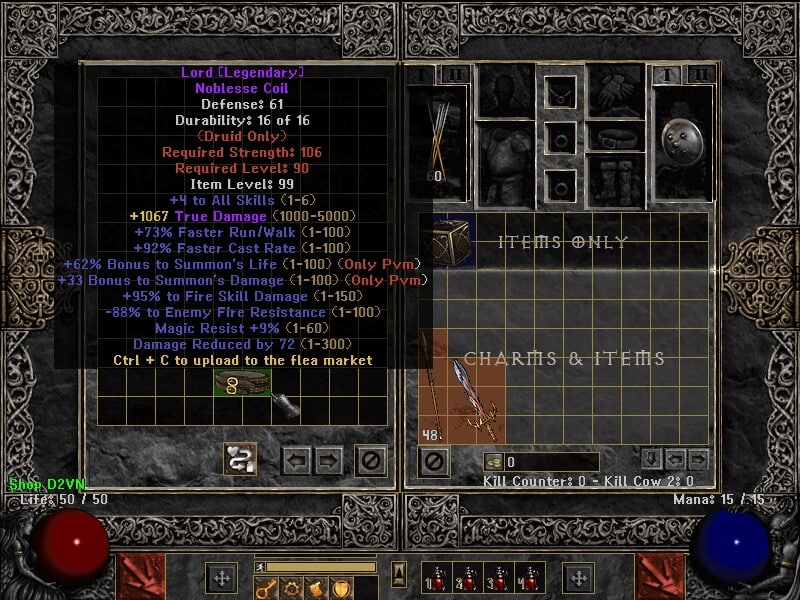Image resolution: width=800 pixels, height=600 pixels.
Task: Open the left attack skill selector
Action: click(x=138, y=576)
